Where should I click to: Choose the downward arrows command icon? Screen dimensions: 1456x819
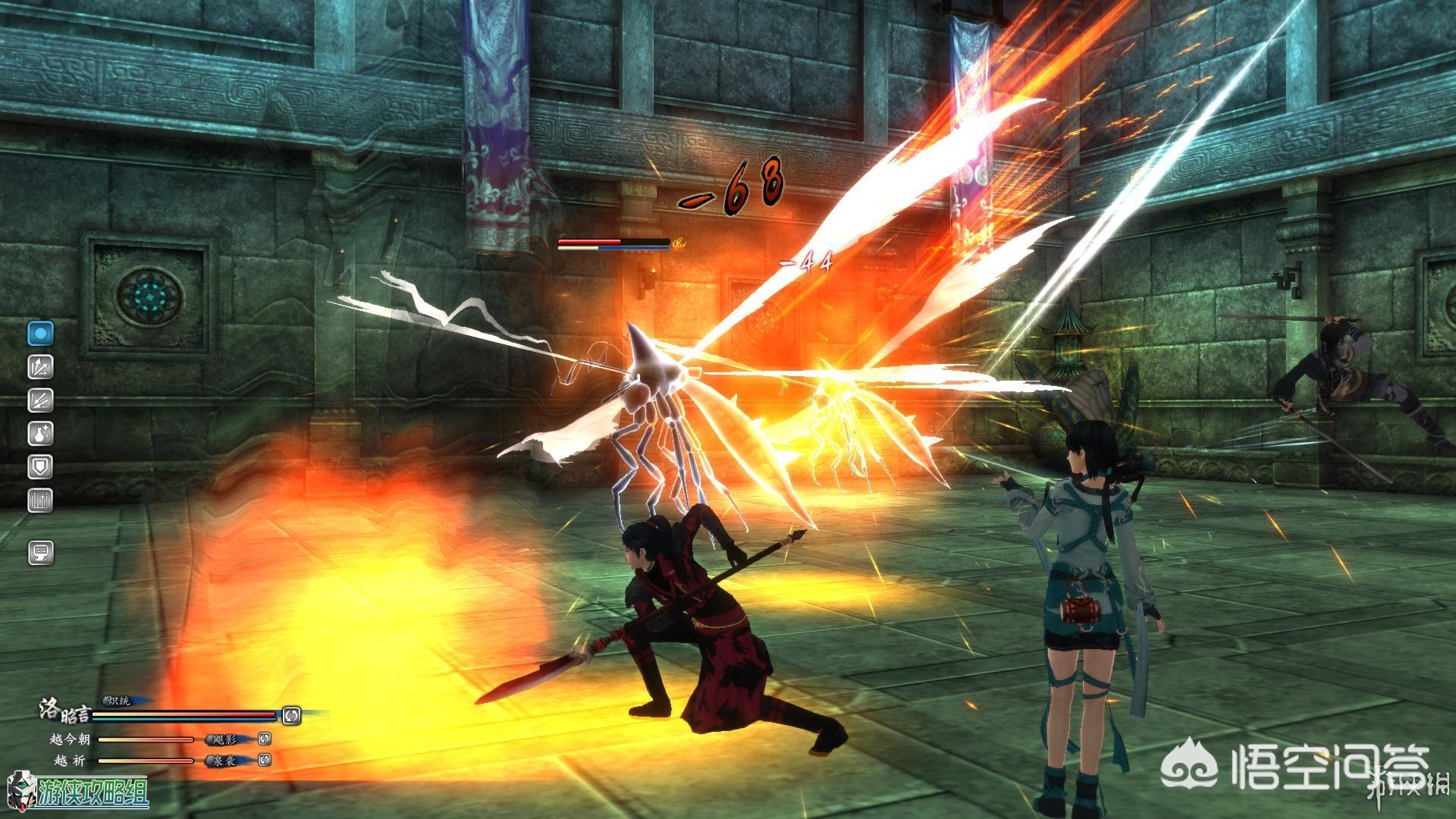tap(41, 400)
